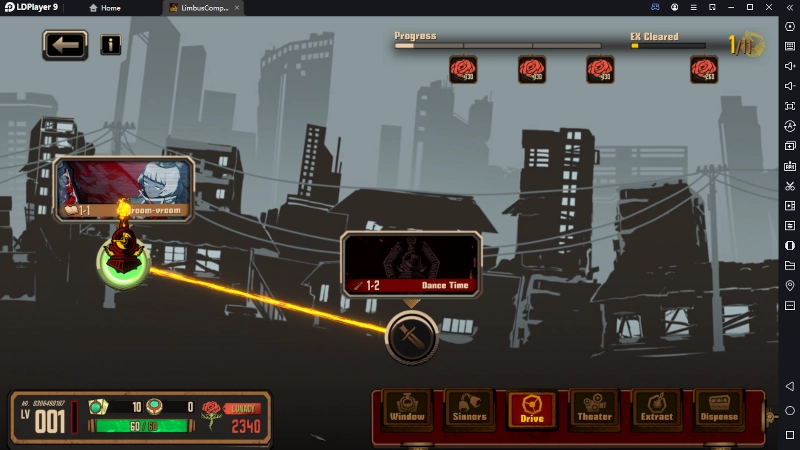
Task: Open the info panel button
Action: (110, 45)
